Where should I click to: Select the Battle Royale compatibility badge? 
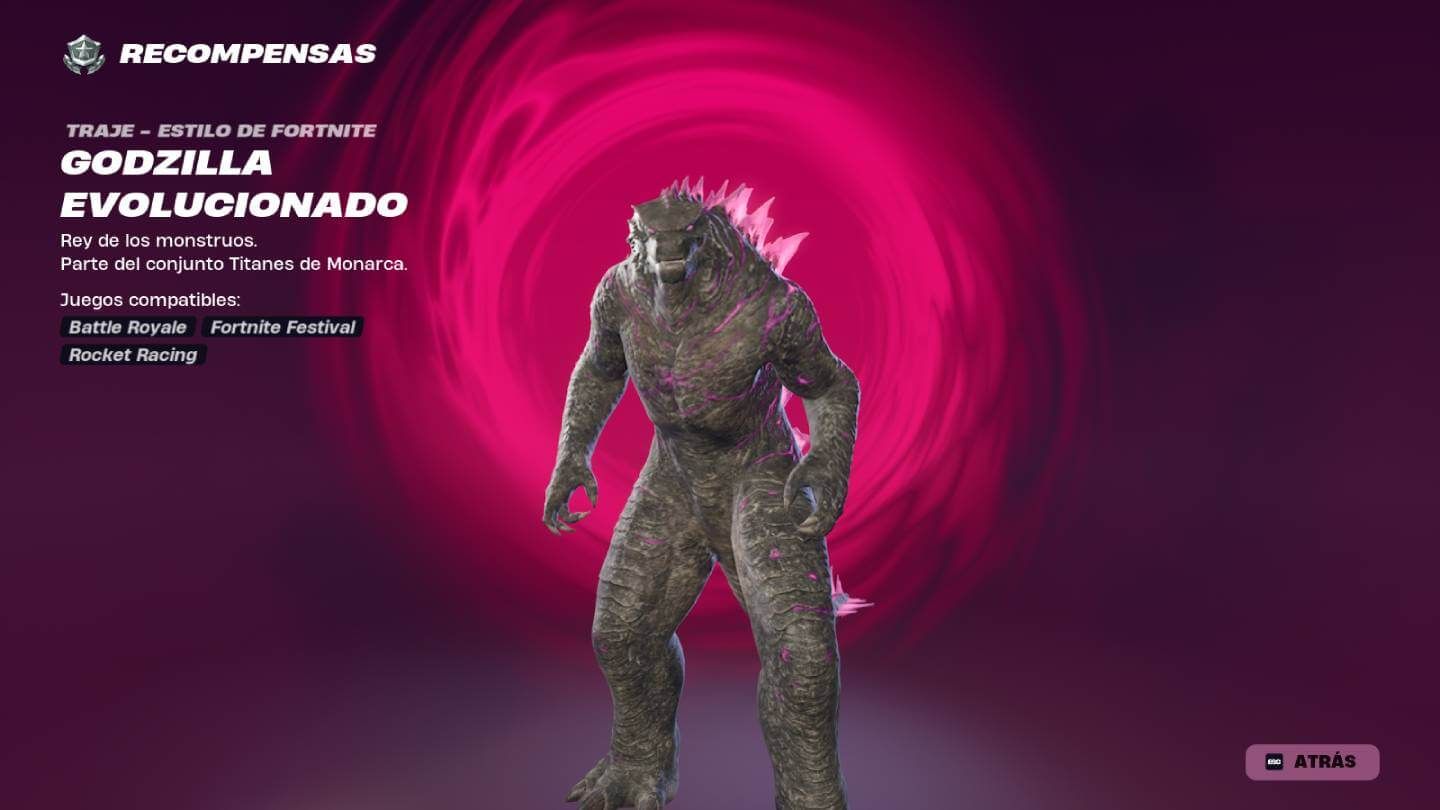click(x=128, y=327)
